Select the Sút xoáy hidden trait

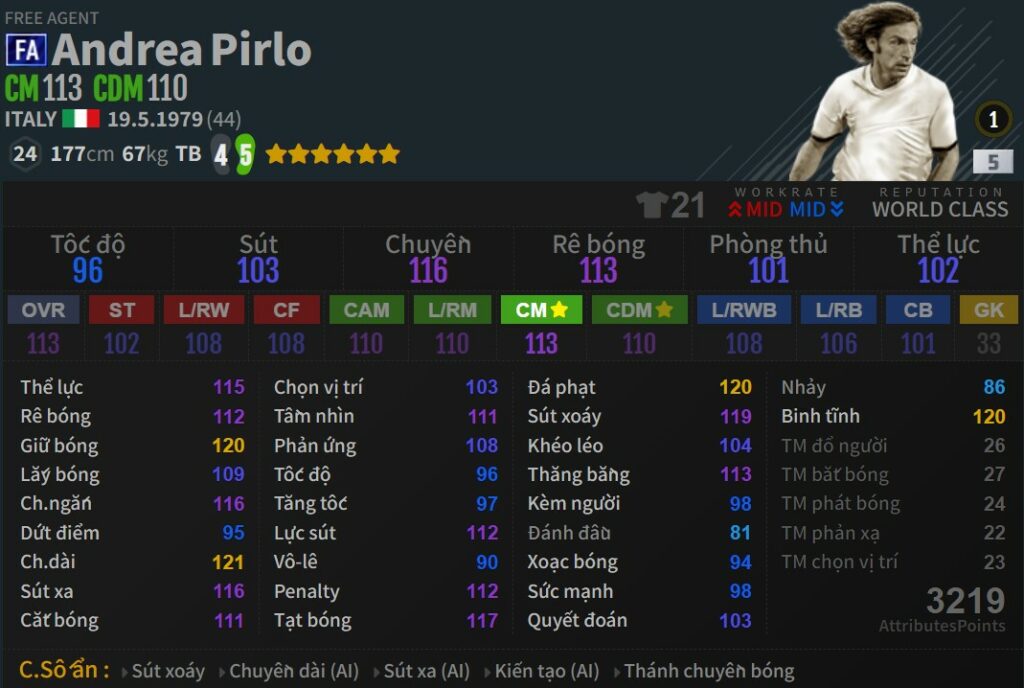coord(167,671)
